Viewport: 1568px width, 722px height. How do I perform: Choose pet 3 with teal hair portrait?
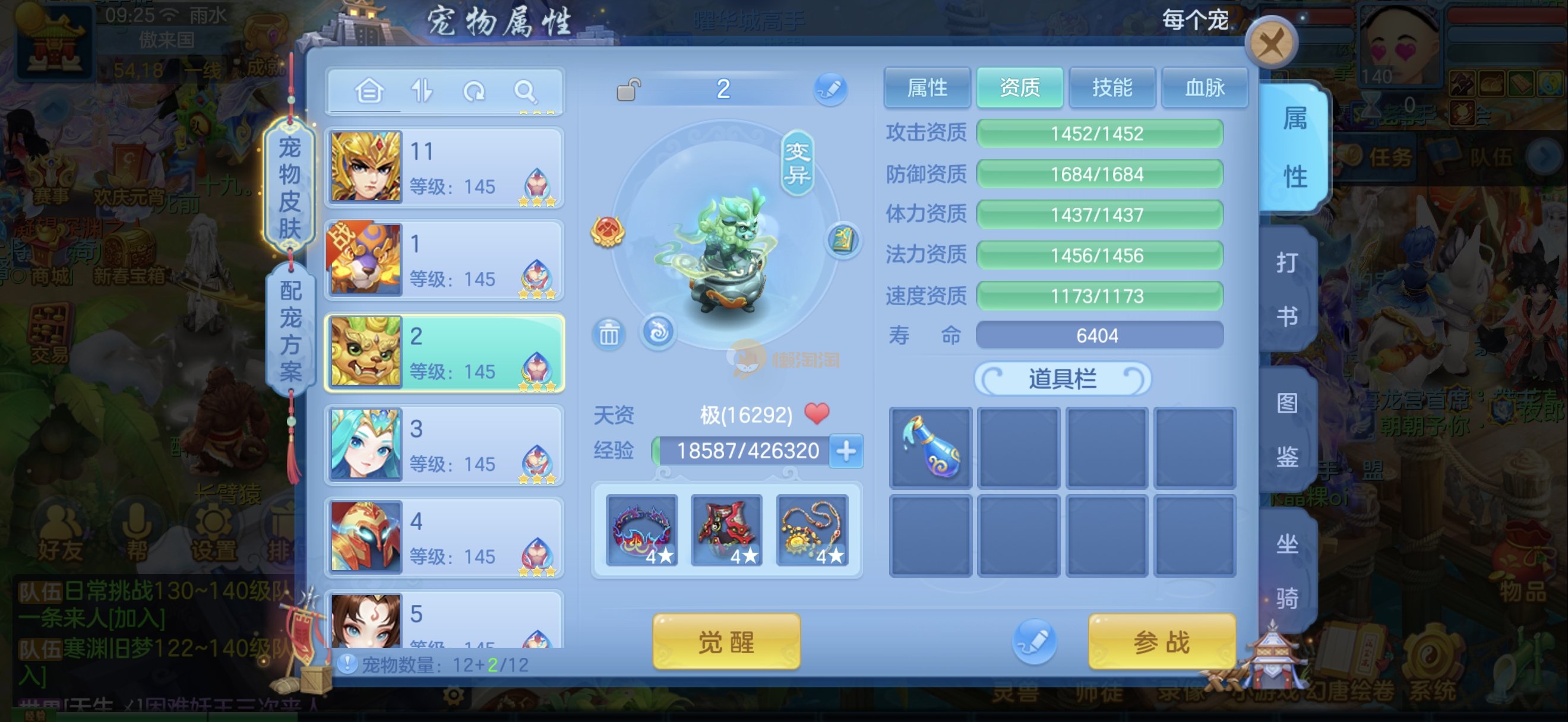click(444, 445)
